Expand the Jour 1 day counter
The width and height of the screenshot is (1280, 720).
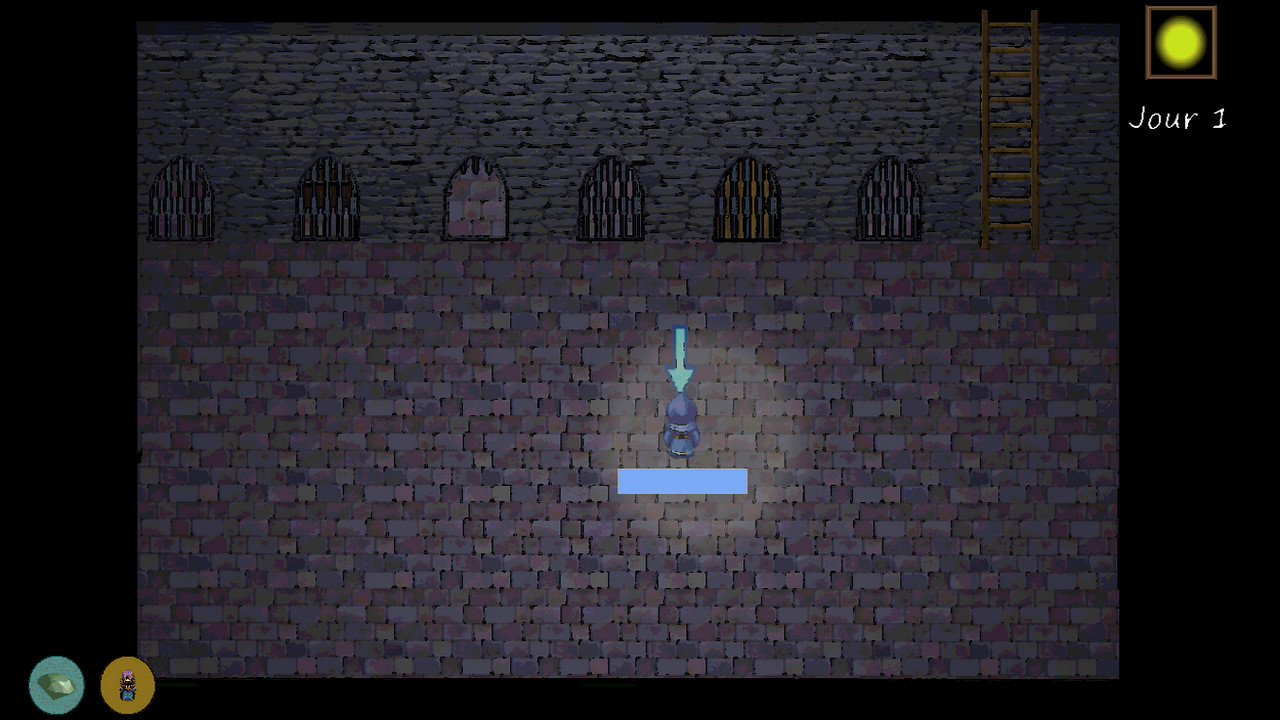click(1177, 118)
